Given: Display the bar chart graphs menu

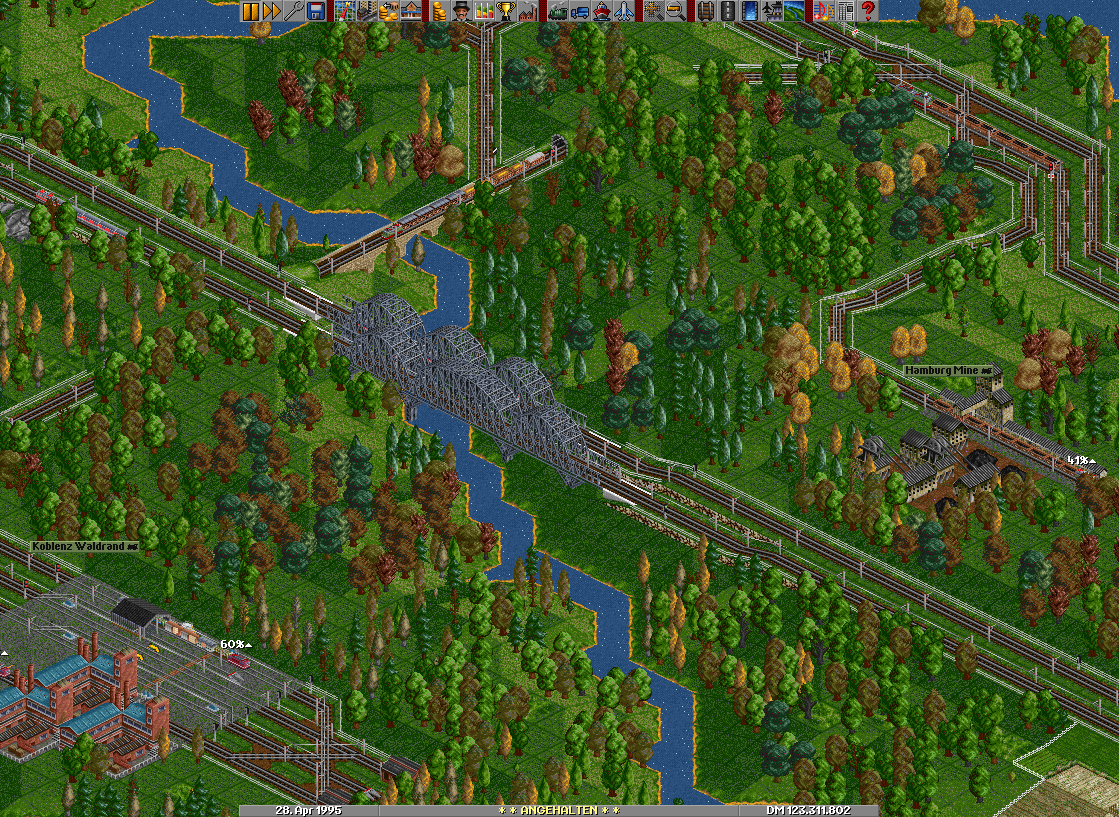Looking at the screenshot, I should point(485,11).
